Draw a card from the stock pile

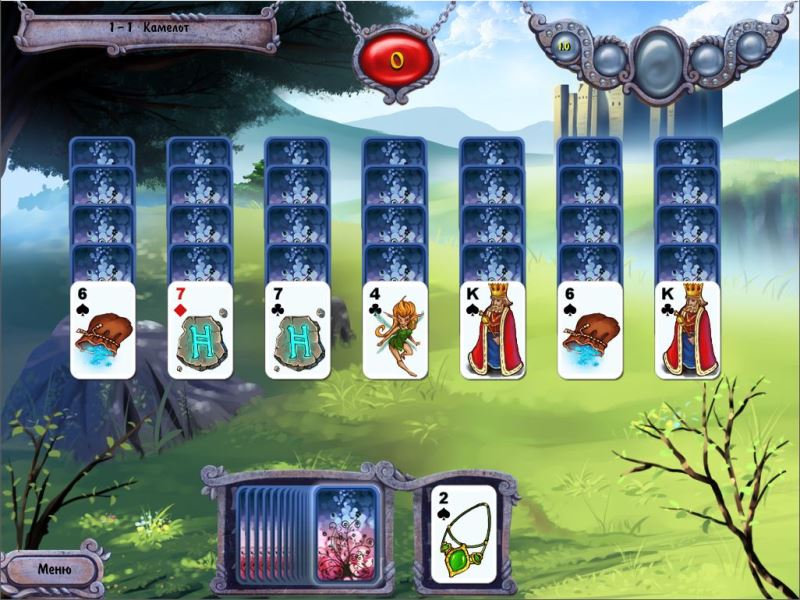(x=347, y=532)
